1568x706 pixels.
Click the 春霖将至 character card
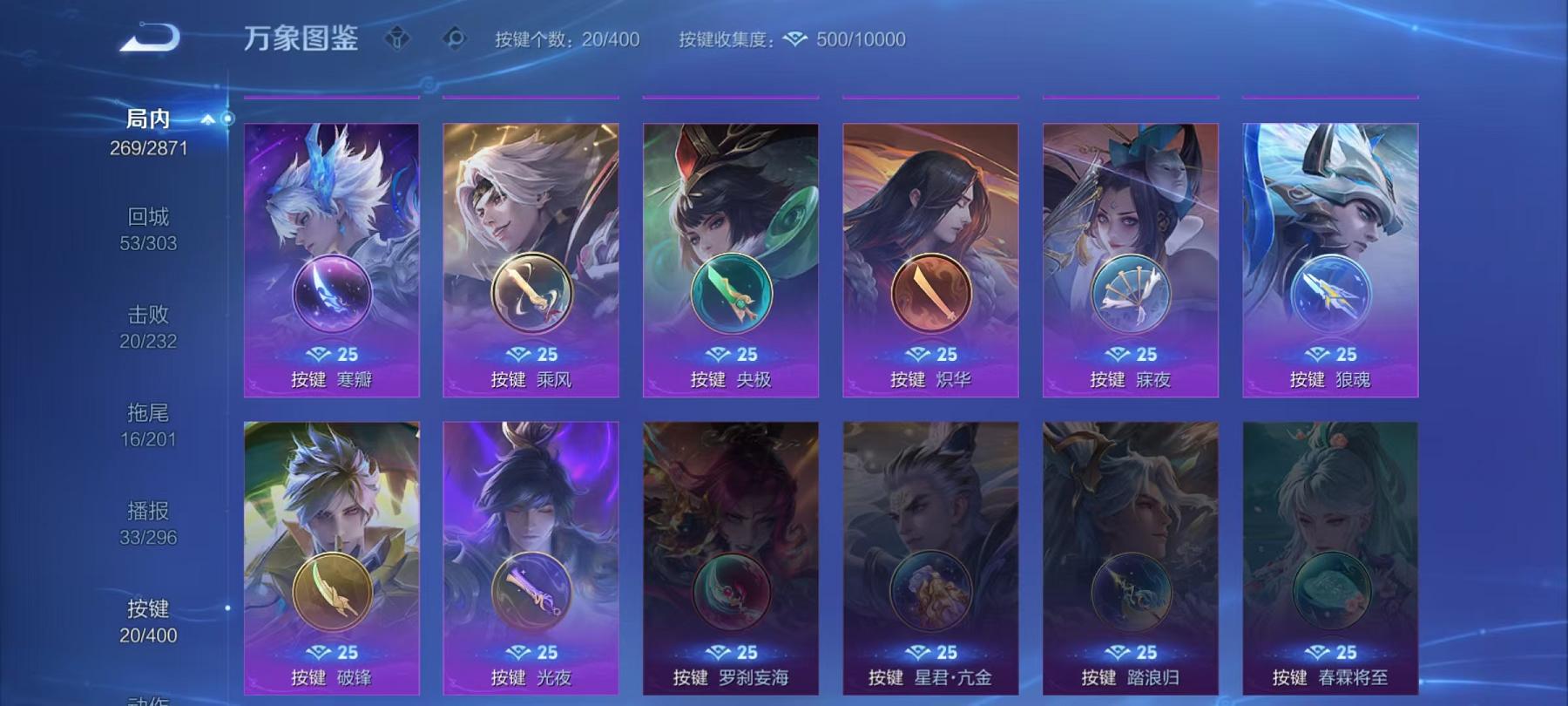1330,558
